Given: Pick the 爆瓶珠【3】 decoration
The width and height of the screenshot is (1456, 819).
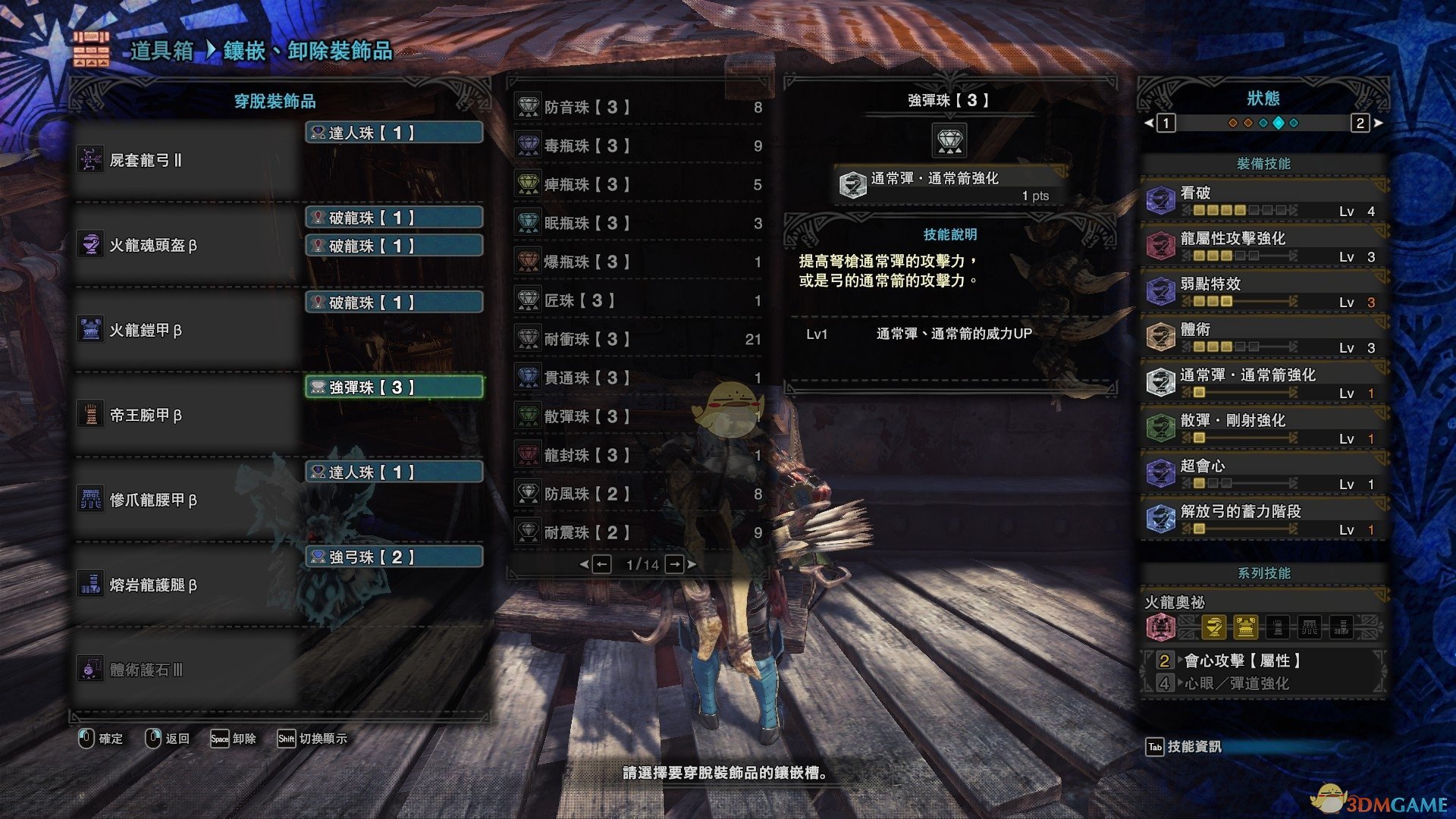Looking at the screenshot, I should pyautogui.click(x=637, y=262).
